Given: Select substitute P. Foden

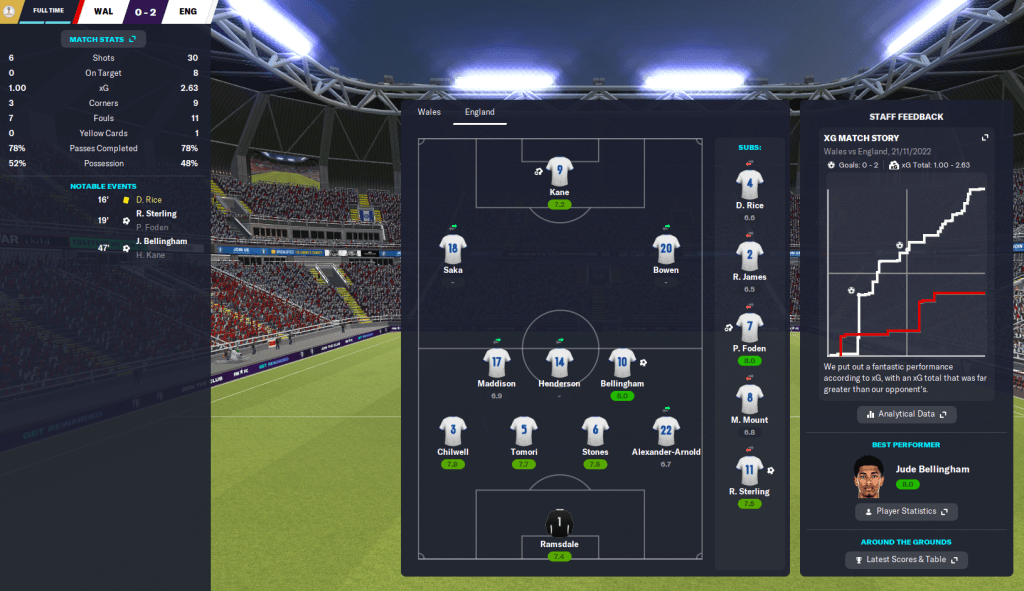Looking at the screenshot, I should point(751,326).
